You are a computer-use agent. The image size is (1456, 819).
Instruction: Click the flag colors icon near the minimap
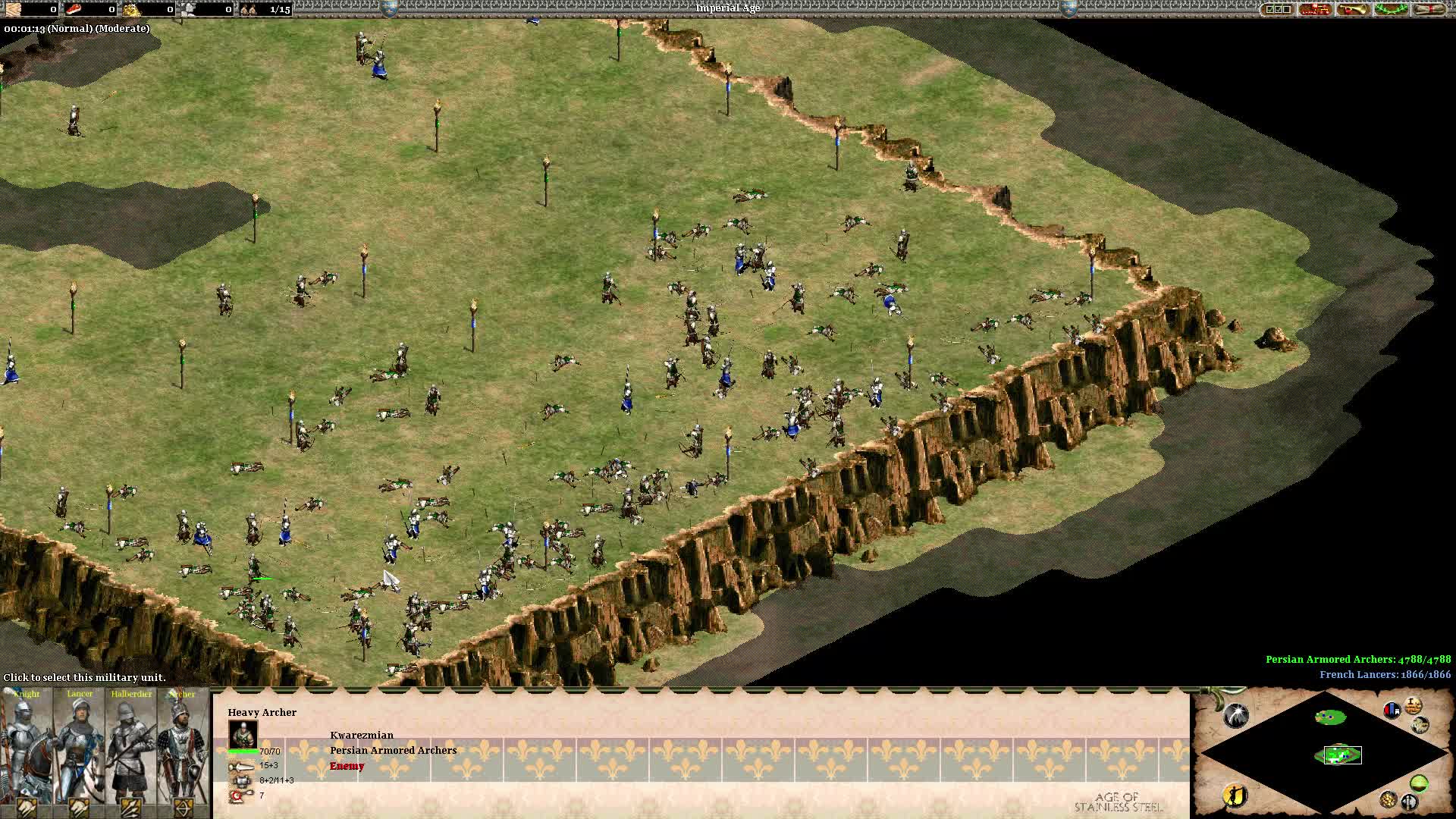click(1392, 708)
